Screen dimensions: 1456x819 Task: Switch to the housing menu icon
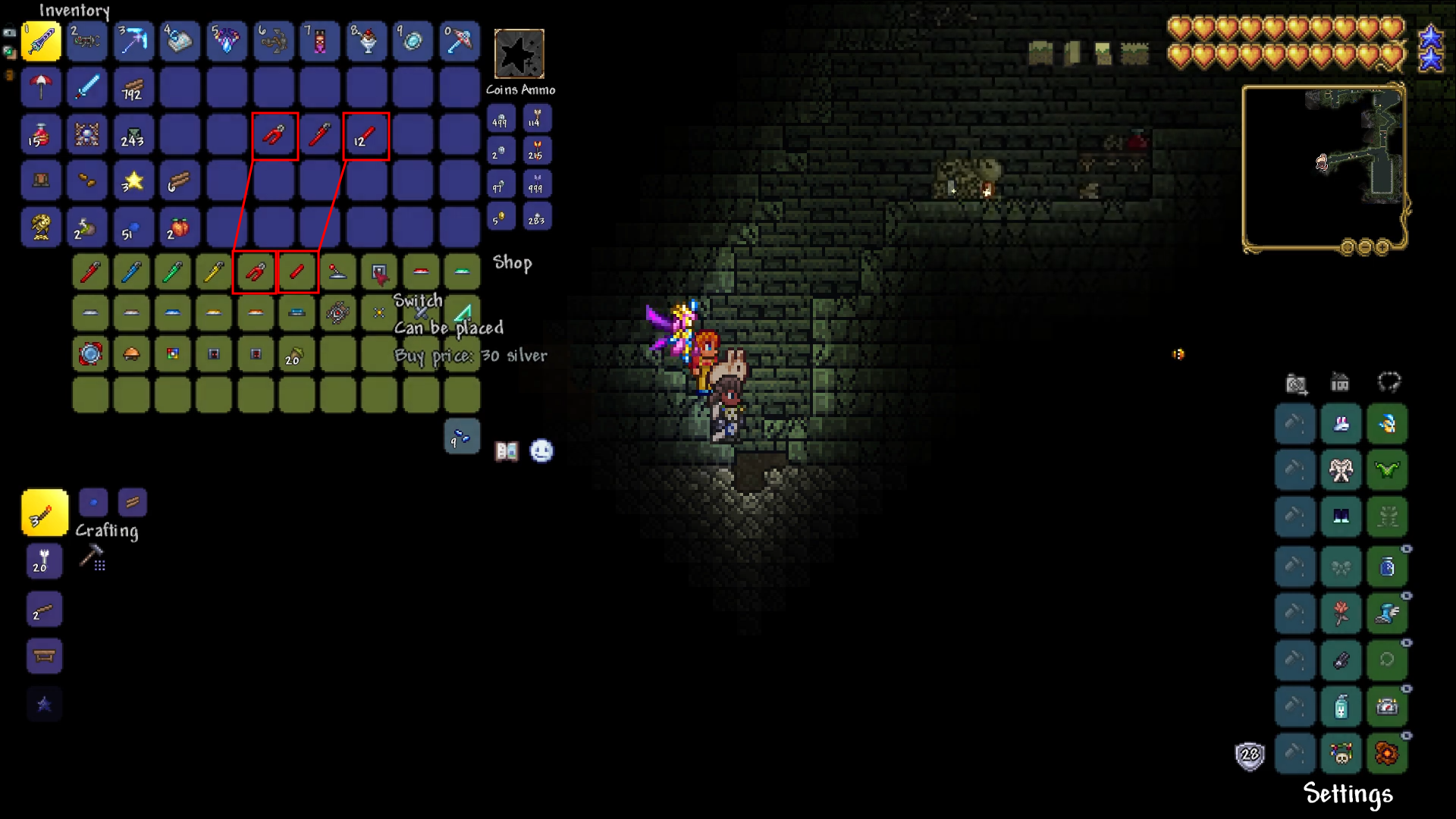tap(1340, 383)
